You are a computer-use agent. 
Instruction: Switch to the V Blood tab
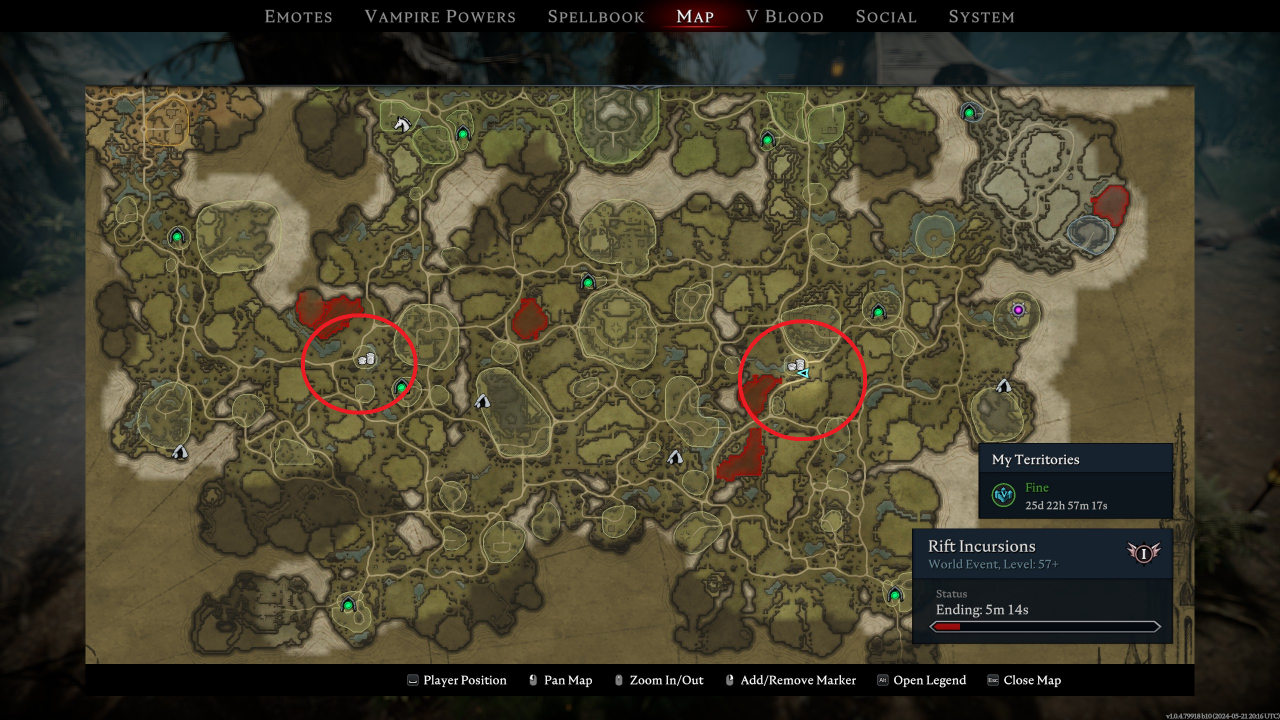tap(786, 16)
